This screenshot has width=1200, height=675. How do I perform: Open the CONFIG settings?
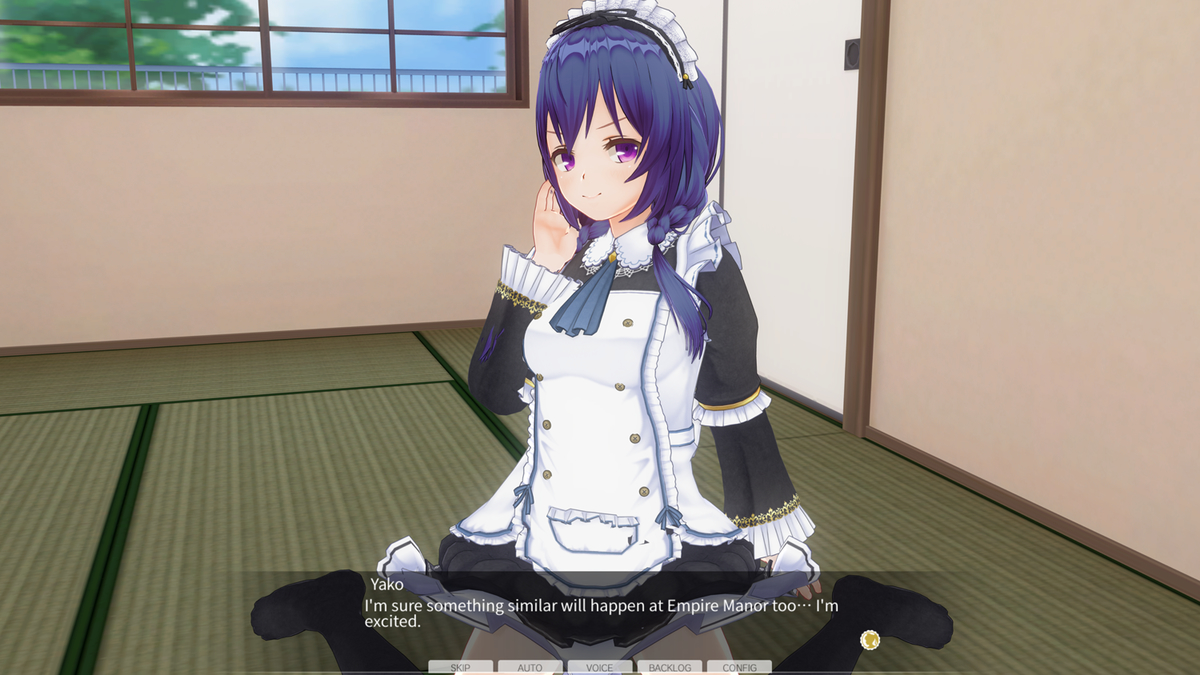(739, 667)
